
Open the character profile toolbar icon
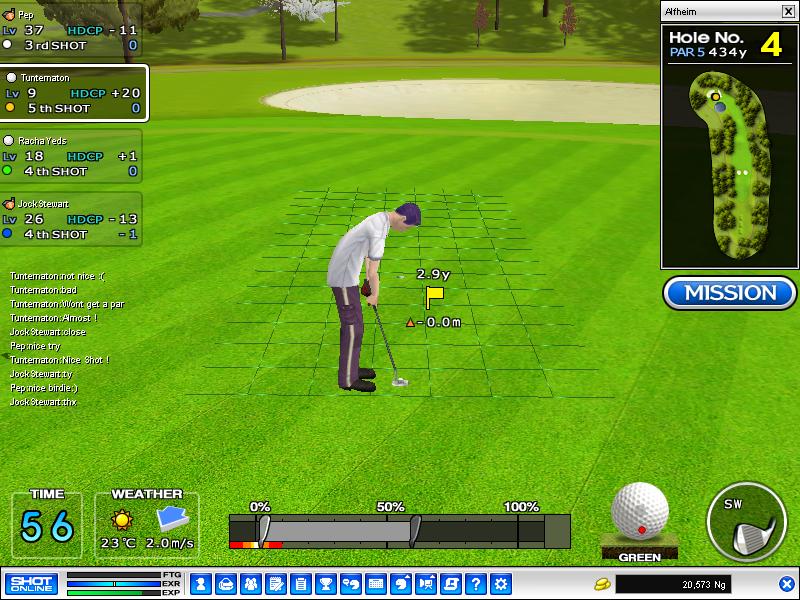pyautogui.click(x=200, y=583)
